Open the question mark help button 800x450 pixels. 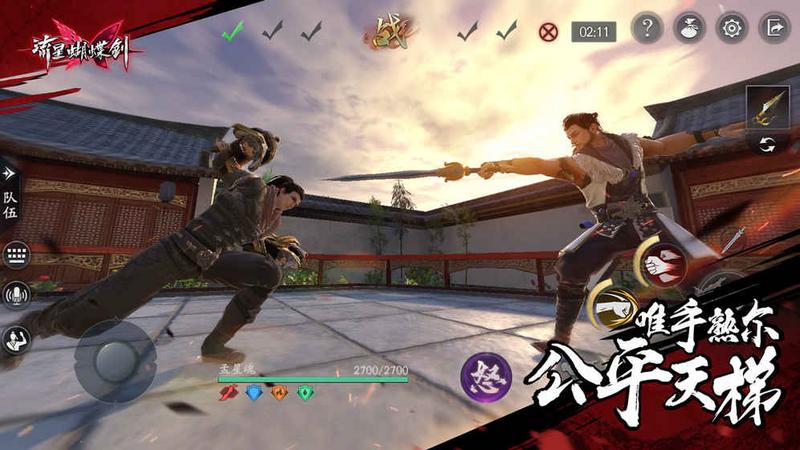pyautogui.click(x=647, y=28)
